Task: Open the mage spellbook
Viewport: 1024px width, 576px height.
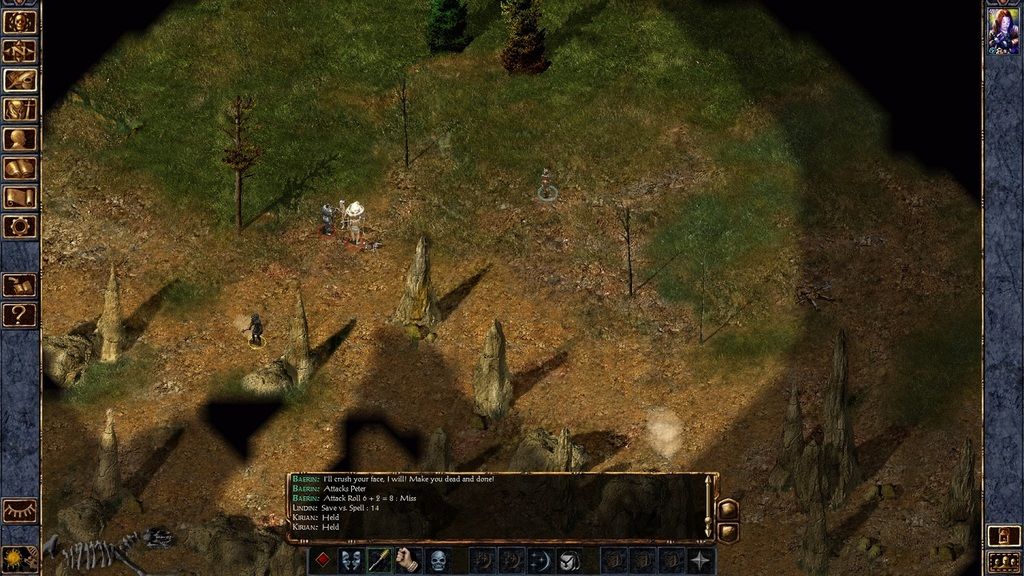Action: 19,168
